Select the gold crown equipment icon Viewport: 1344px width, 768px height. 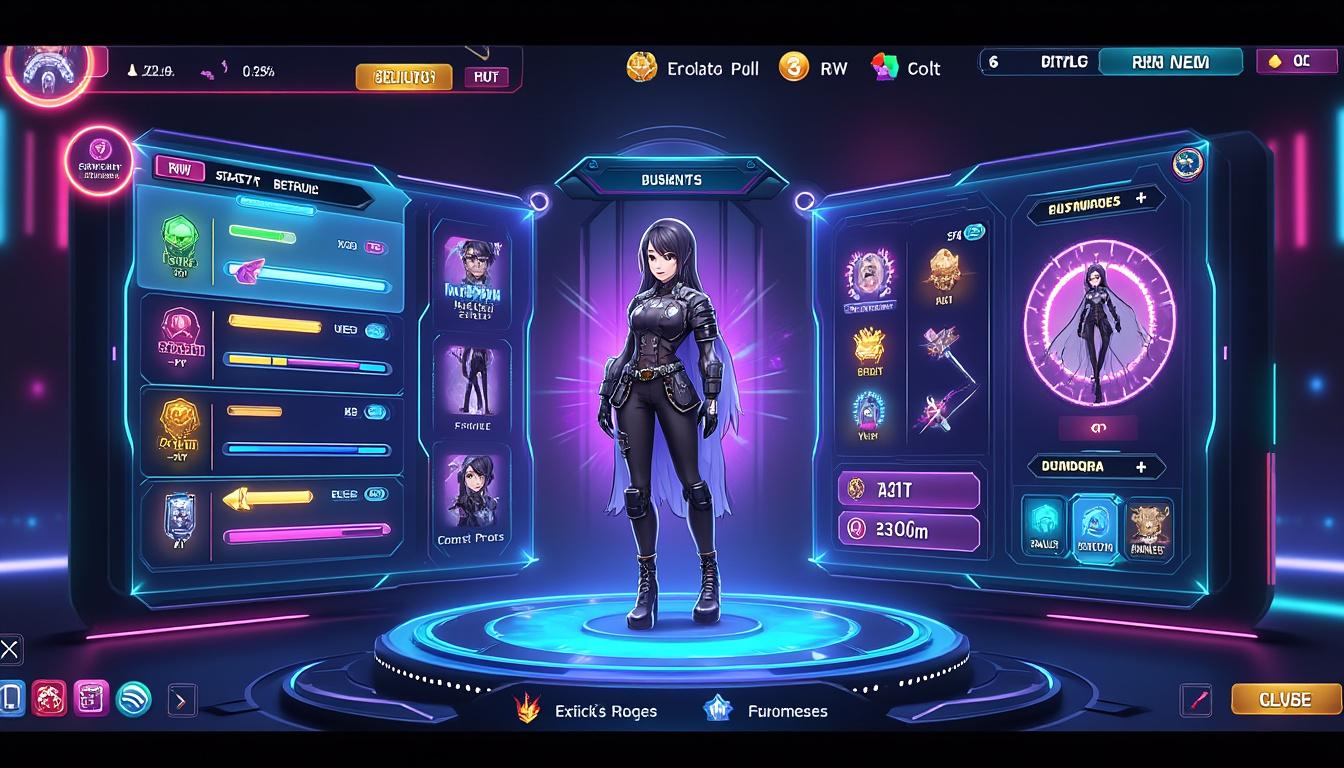pos(869,346)
